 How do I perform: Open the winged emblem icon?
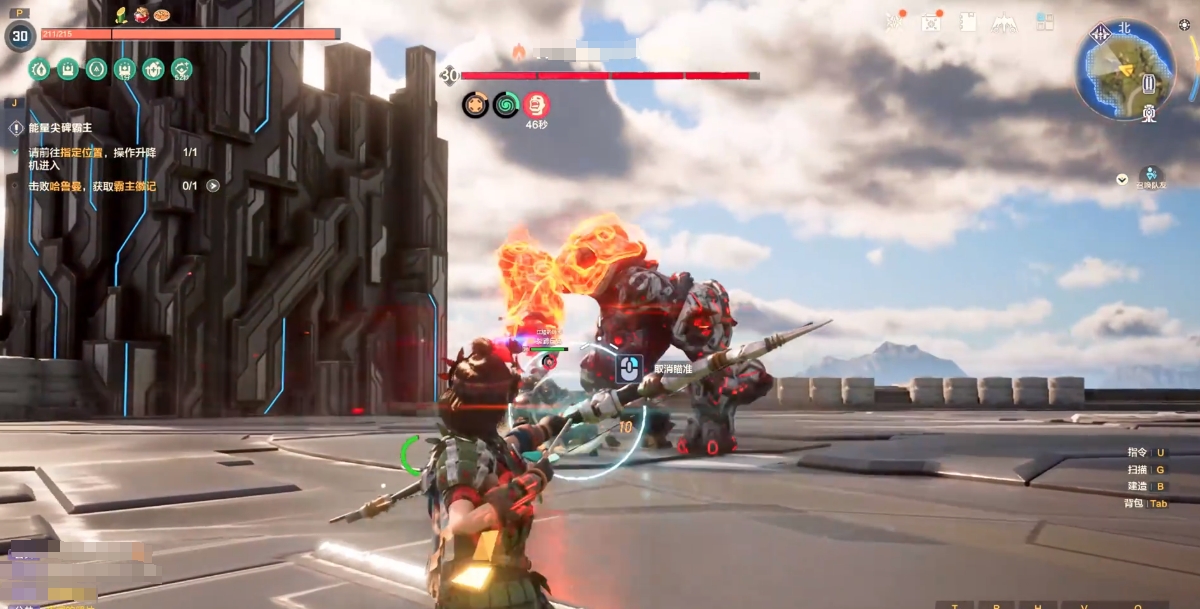1005,22
